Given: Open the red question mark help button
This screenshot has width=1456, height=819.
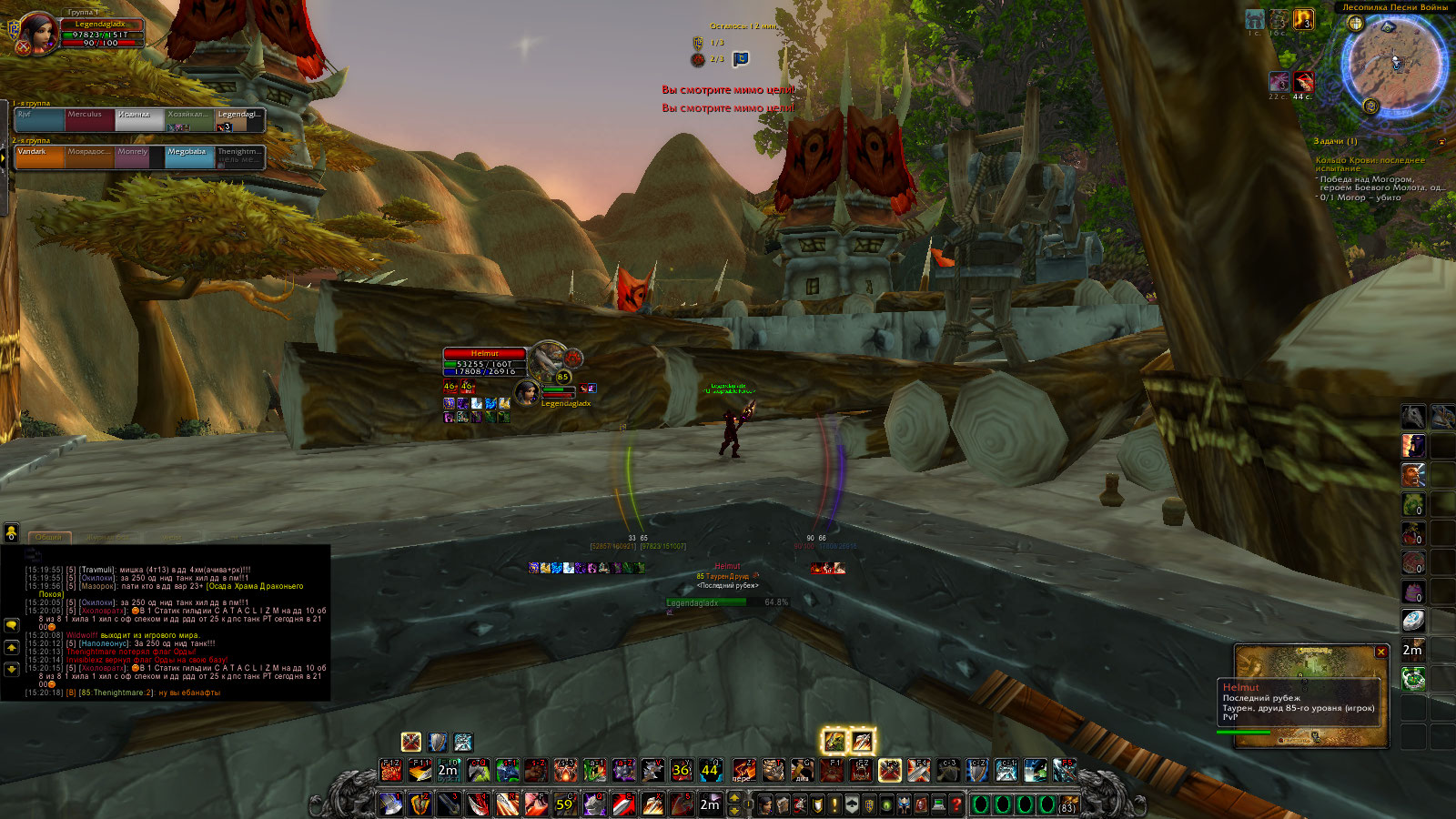Looking at the screenshot, I should (x=956, y=804).
